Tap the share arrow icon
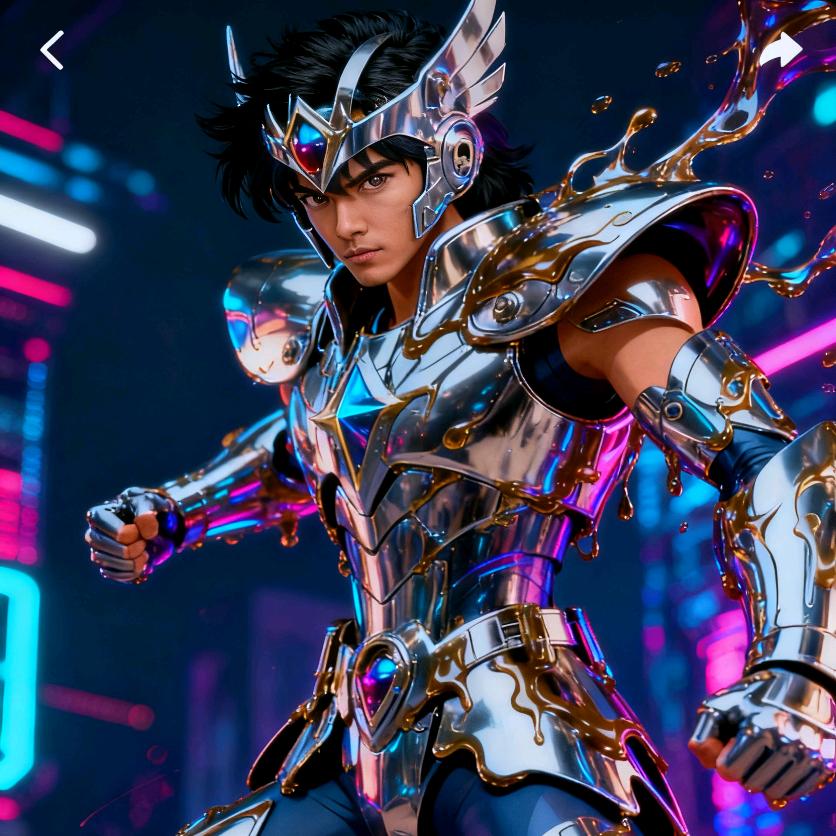This screenshot has width=836, height=836. [x=781, y=50]
